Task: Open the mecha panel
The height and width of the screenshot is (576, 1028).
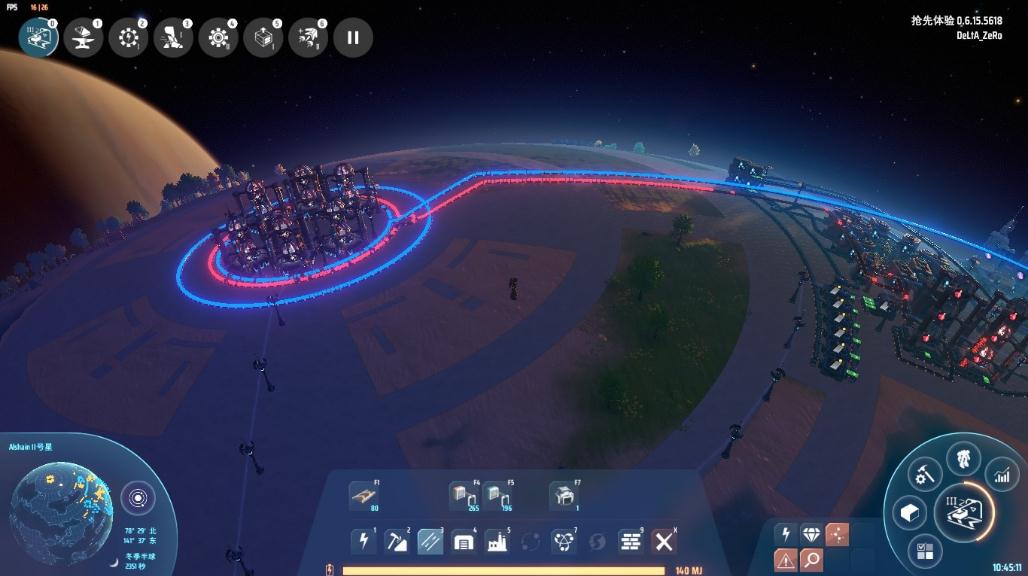Action: 963,458
